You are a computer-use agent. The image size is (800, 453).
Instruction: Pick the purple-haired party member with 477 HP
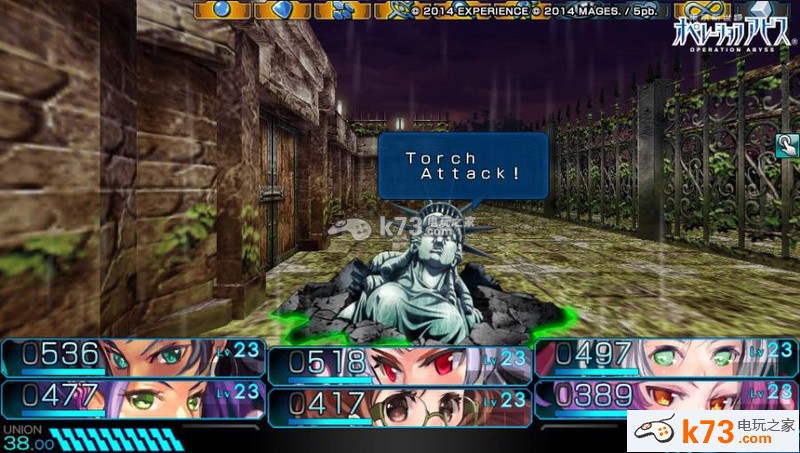point(132,397)
